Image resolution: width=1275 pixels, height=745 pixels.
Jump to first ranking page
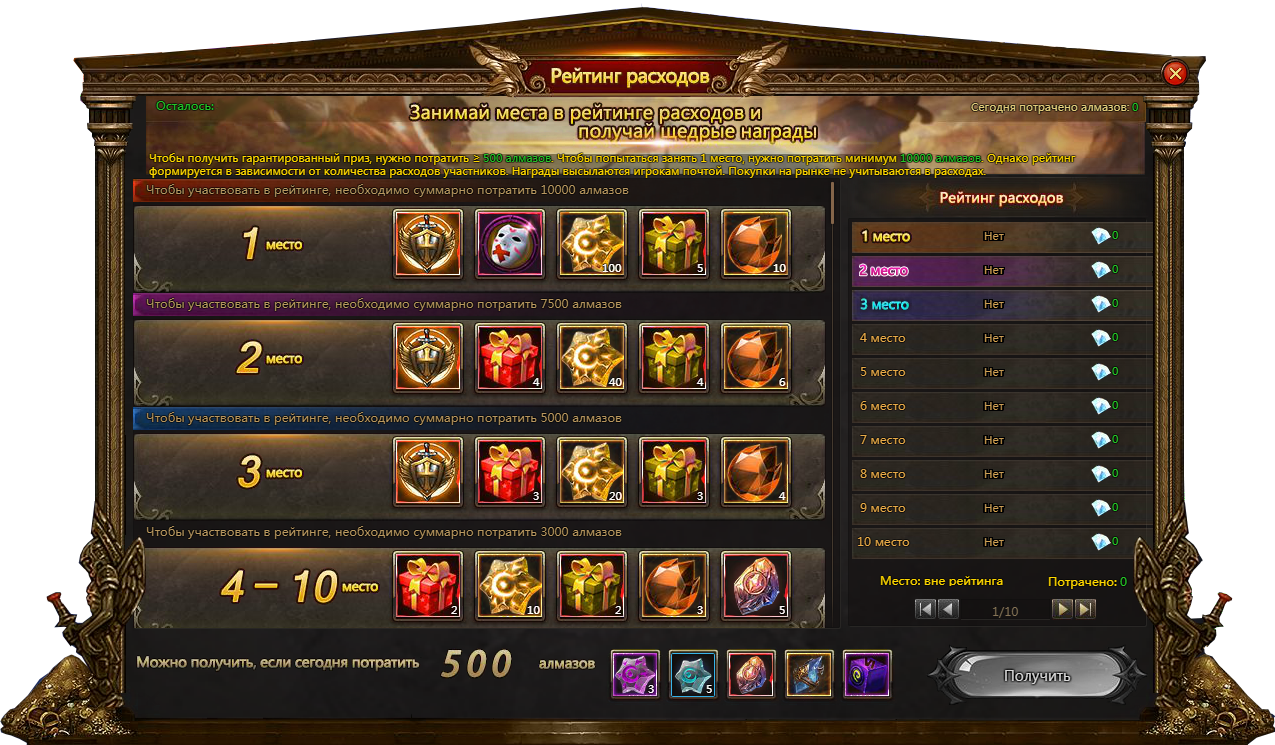pyautogui.click(x=925, y=609)
